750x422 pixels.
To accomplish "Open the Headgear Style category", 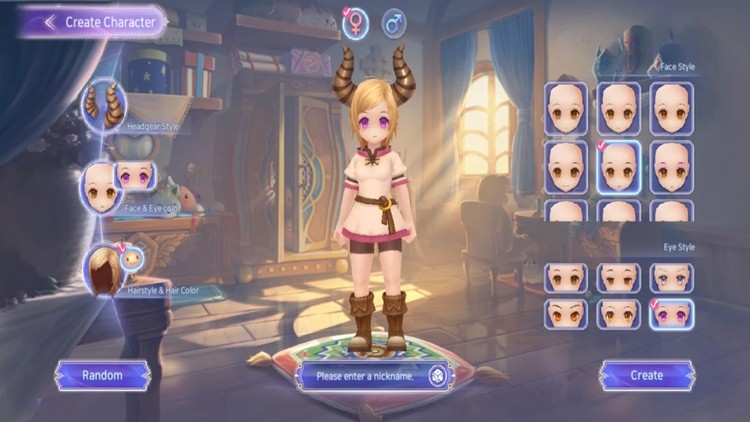I will click(x=104, y=102).
